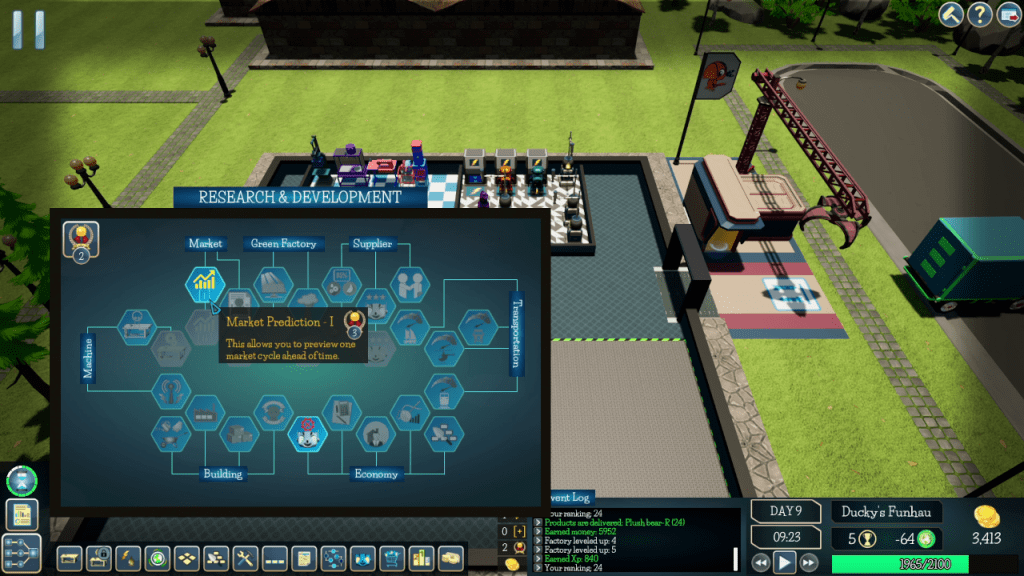Slow down time with the rewind button
This screenshot has width=1024, height=576.
point(761,563)
